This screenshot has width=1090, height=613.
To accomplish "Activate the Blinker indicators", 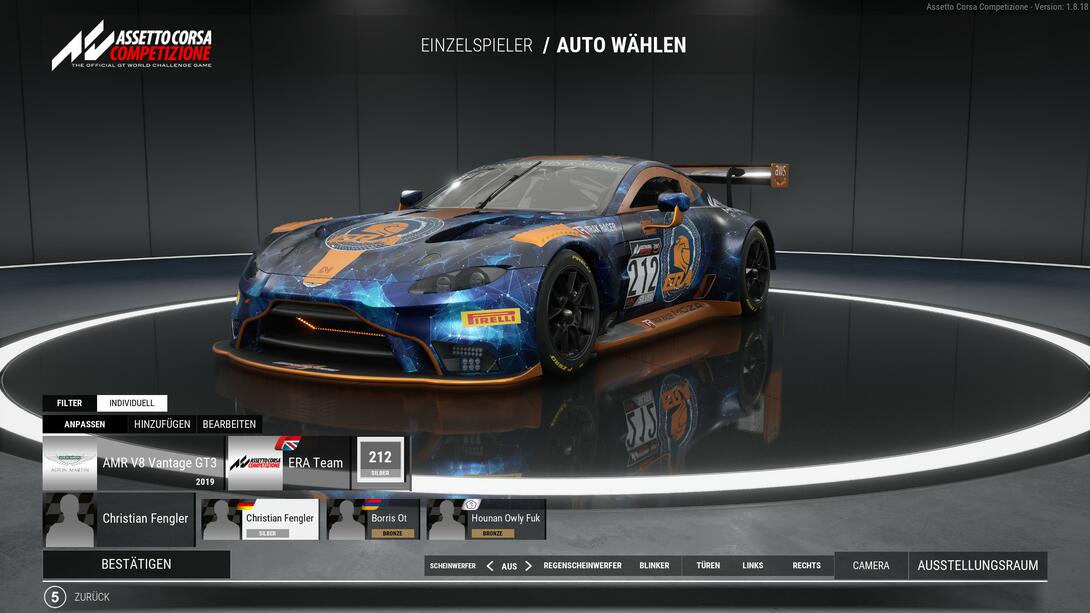I will [x=654, y=566].
